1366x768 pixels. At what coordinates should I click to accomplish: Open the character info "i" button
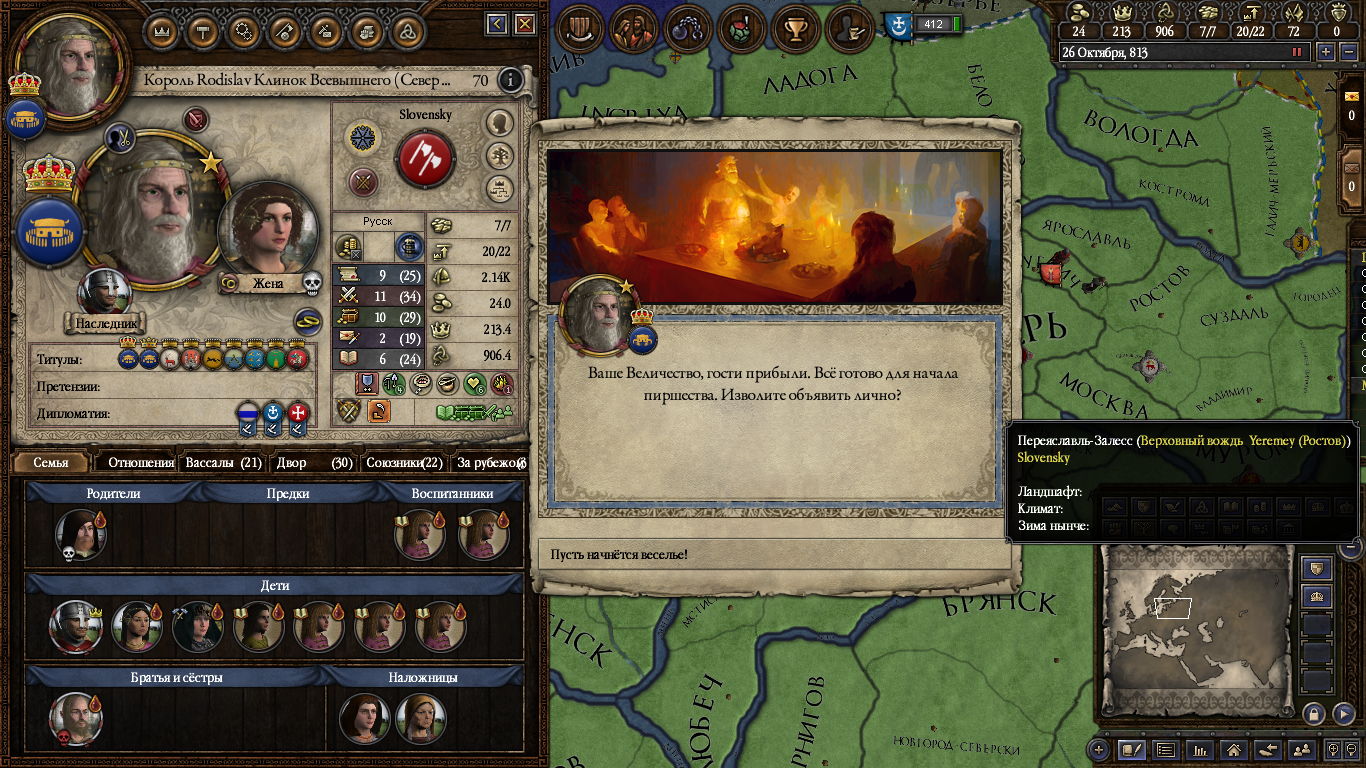pos(511,80)
